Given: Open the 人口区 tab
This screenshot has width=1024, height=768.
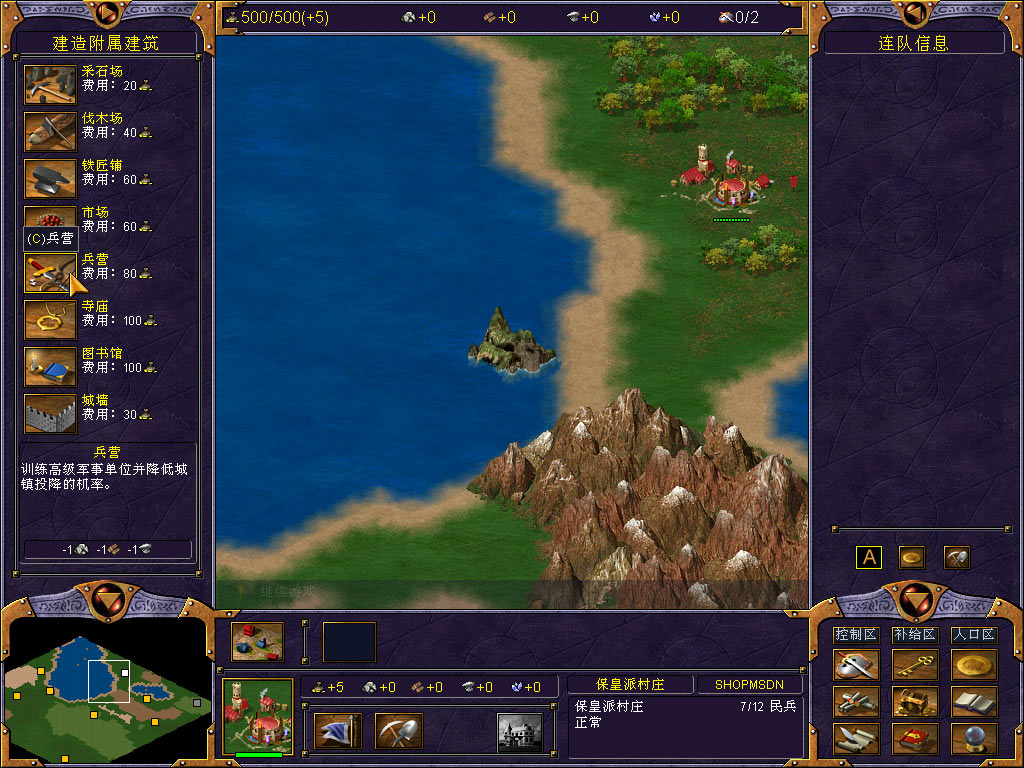Looking at the screenshot, I should click(973, 635).
